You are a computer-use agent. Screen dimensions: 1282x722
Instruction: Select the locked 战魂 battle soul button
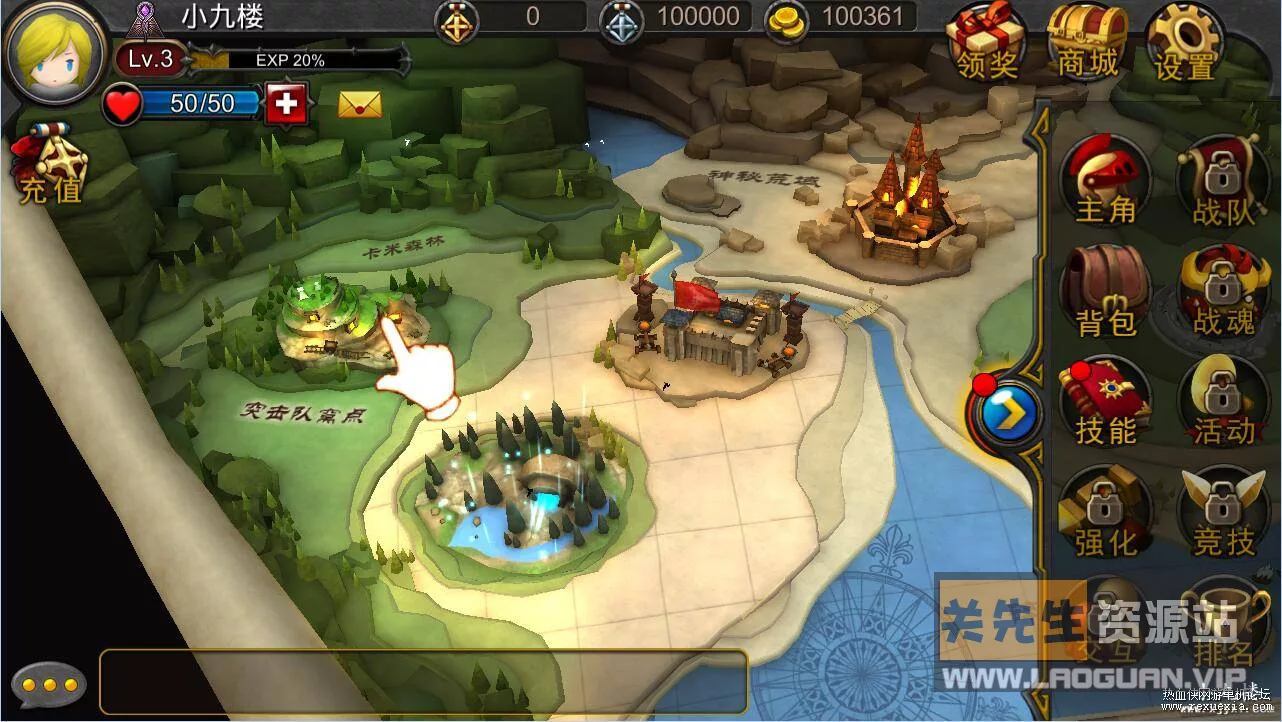(1222, 292)
